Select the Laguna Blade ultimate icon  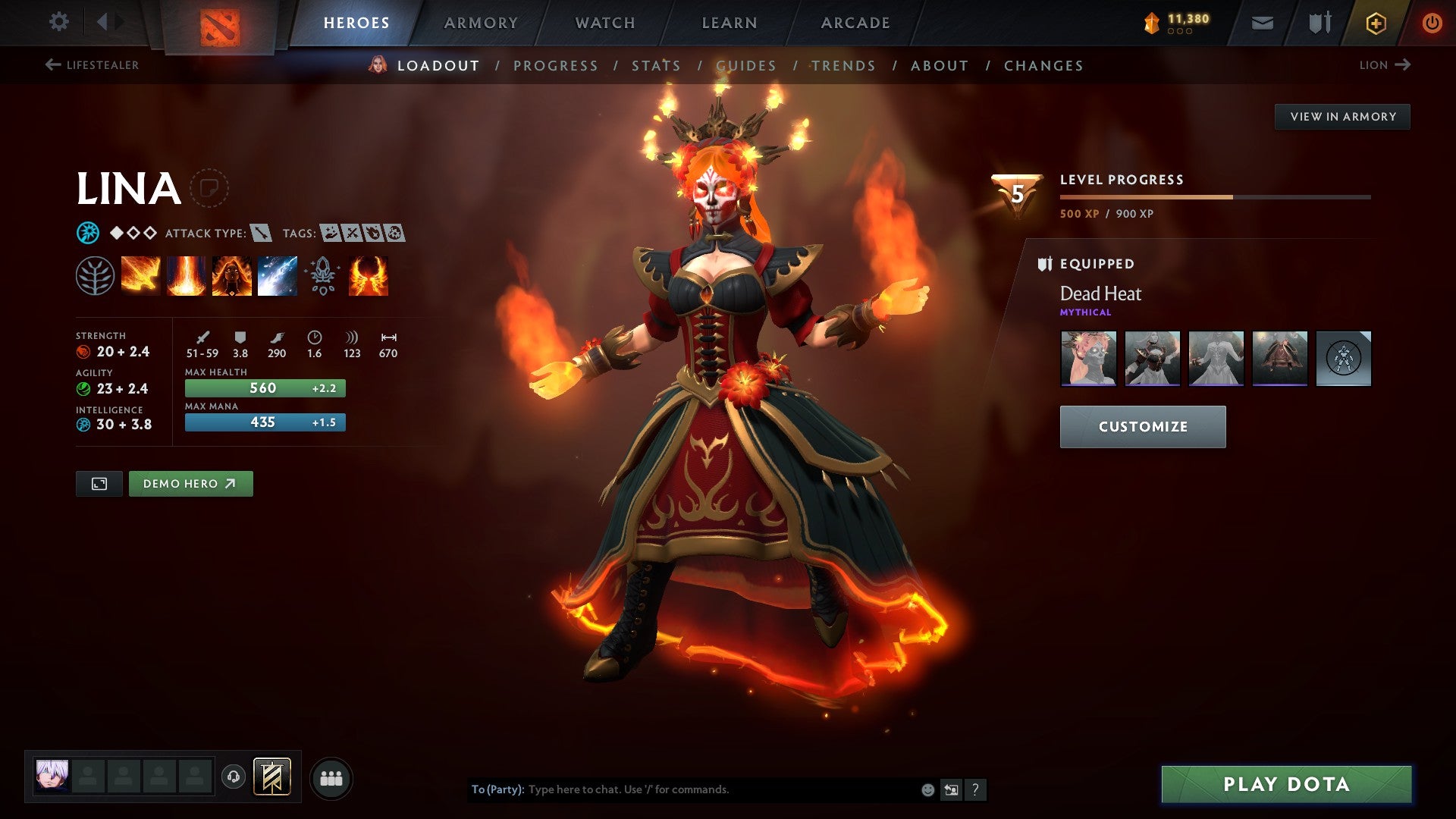point(279,275)
